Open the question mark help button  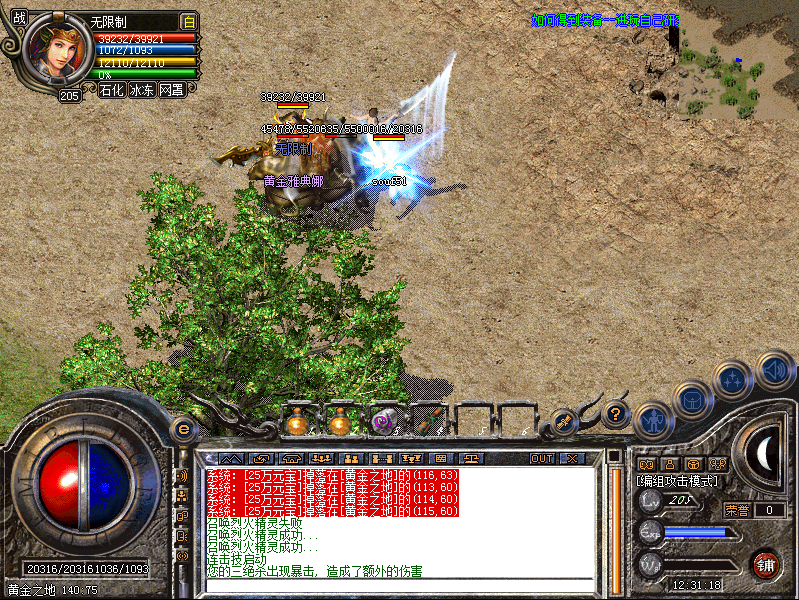[x=616, y=414]
